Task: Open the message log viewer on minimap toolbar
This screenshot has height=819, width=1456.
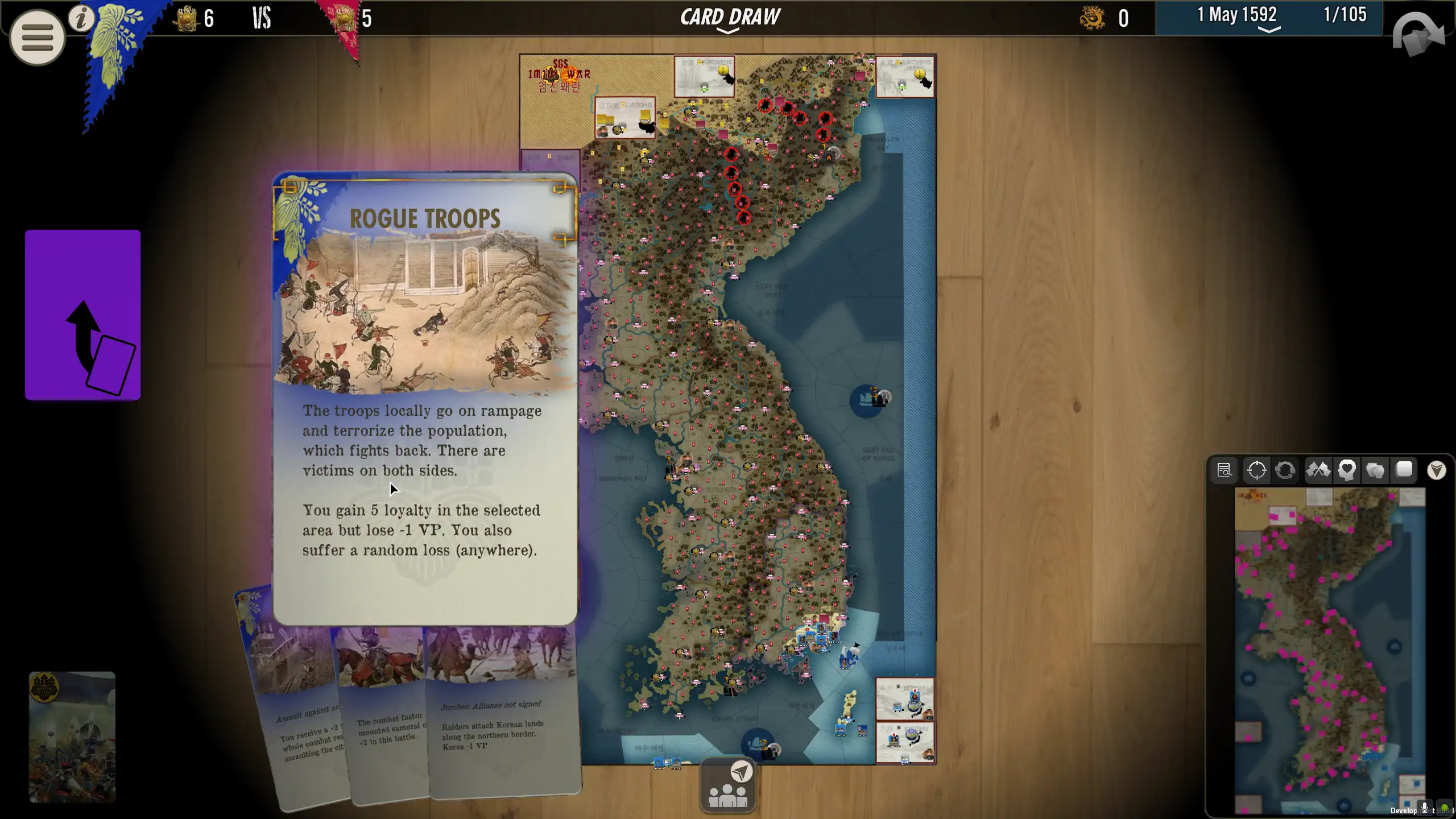Action: (x=1226, y=470)
